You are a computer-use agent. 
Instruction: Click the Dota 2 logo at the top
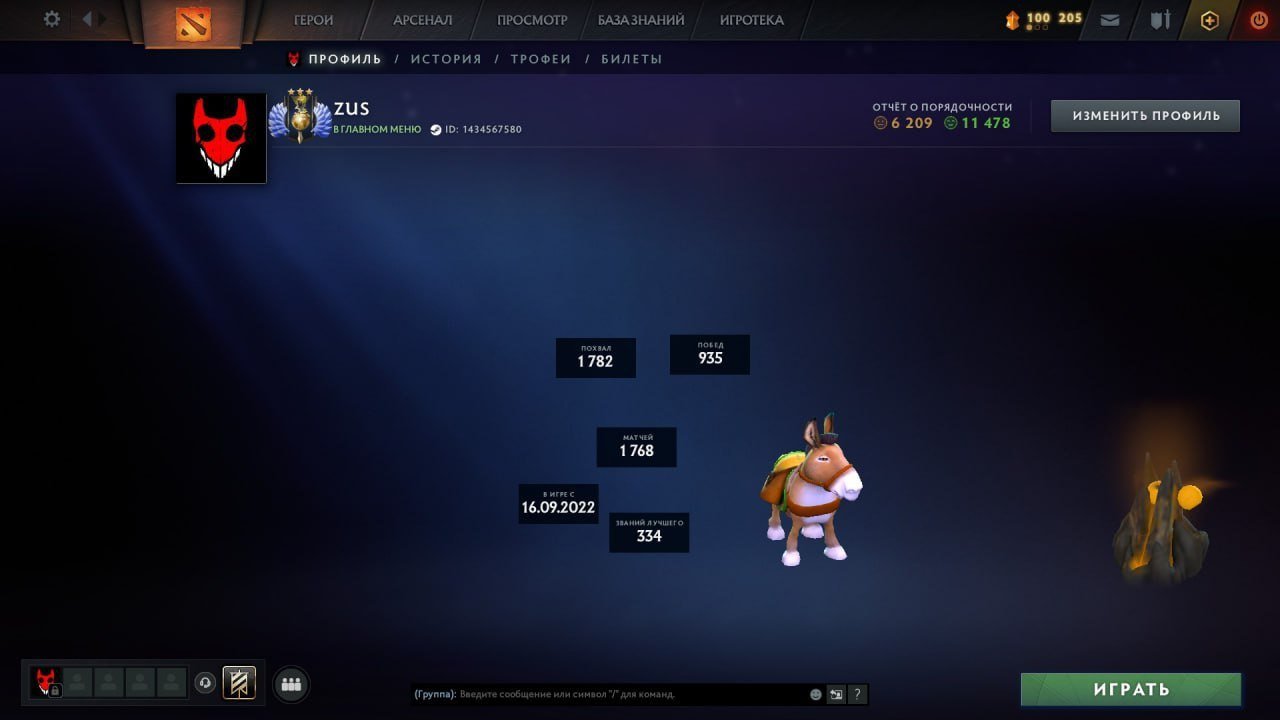click(x=195, y=20)
